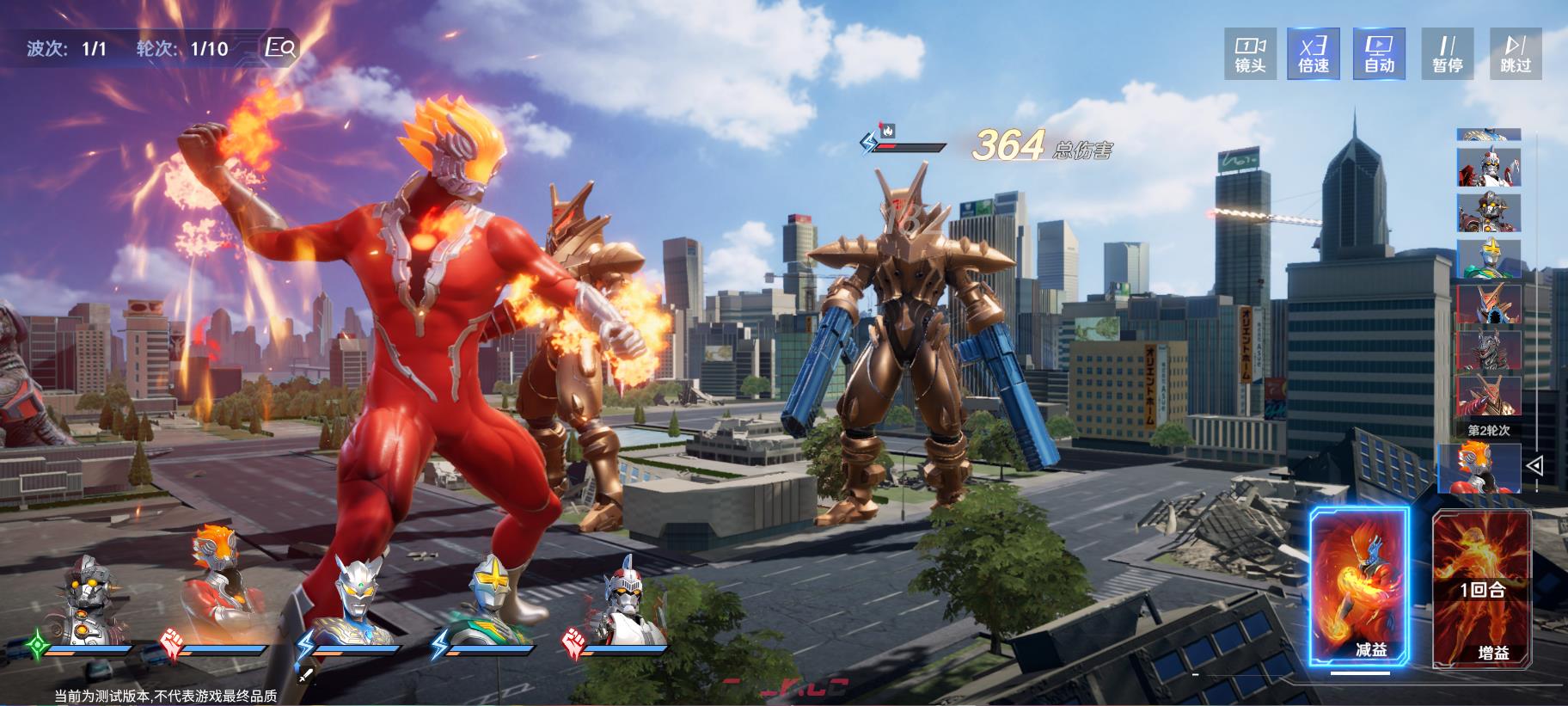Collapse the turn order list arrow
1568x706 pixels.
[1535, 466]
